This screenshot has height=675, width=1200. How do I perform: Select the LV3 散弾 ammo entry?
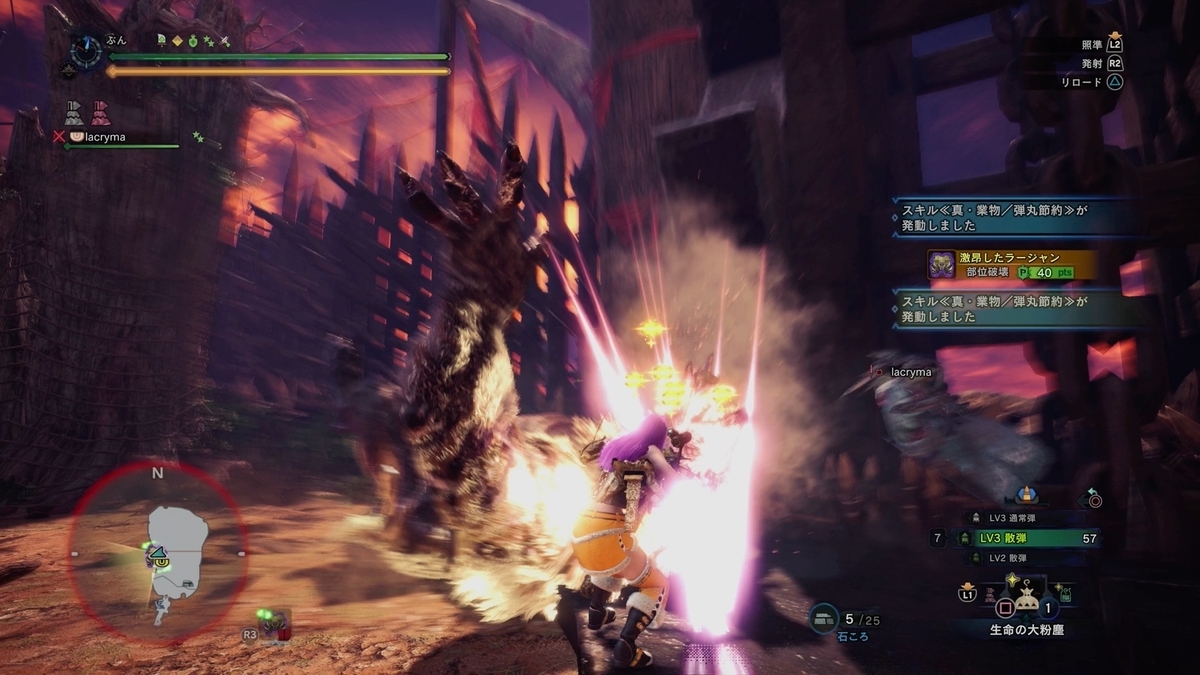tap(1027, 538)
